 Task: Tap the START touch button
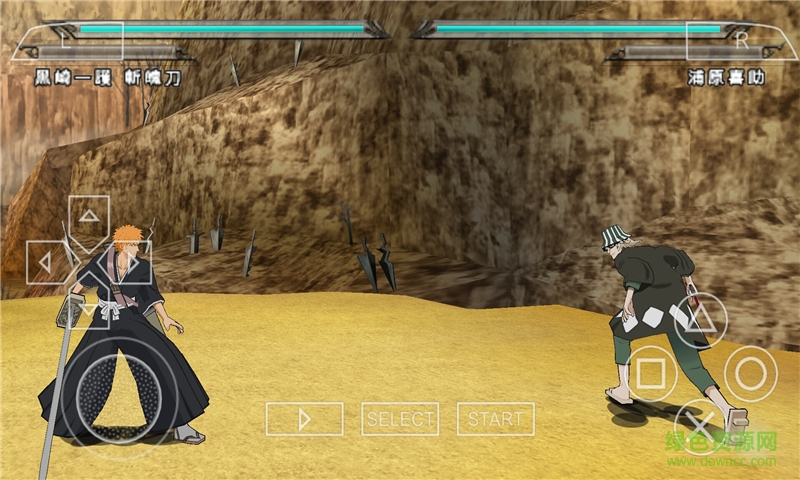496,419
